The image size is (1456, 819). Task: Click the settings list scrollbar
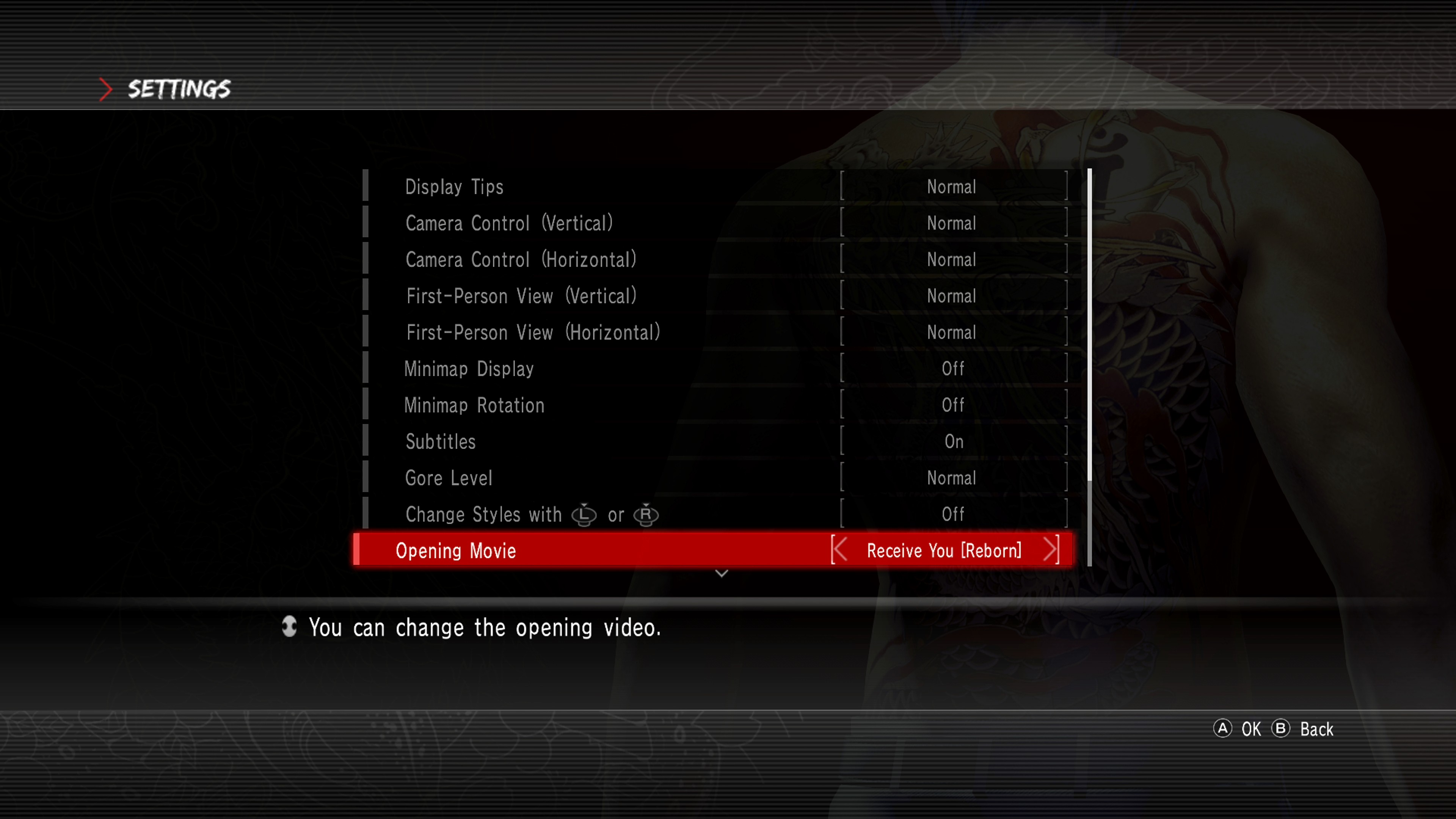click(x=1089, y=367)
